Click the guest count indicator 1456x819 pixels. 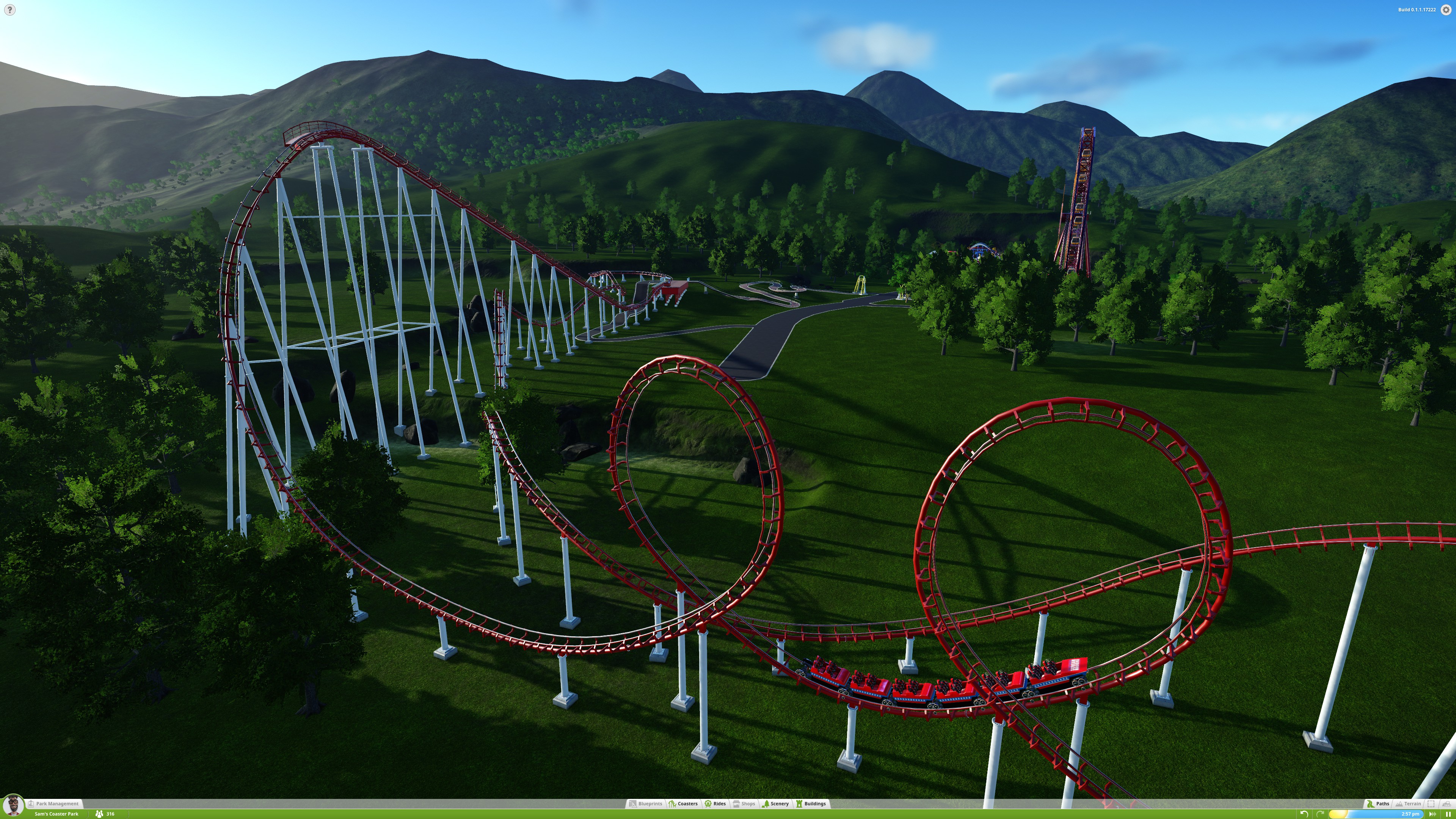[x=105, y=814]
